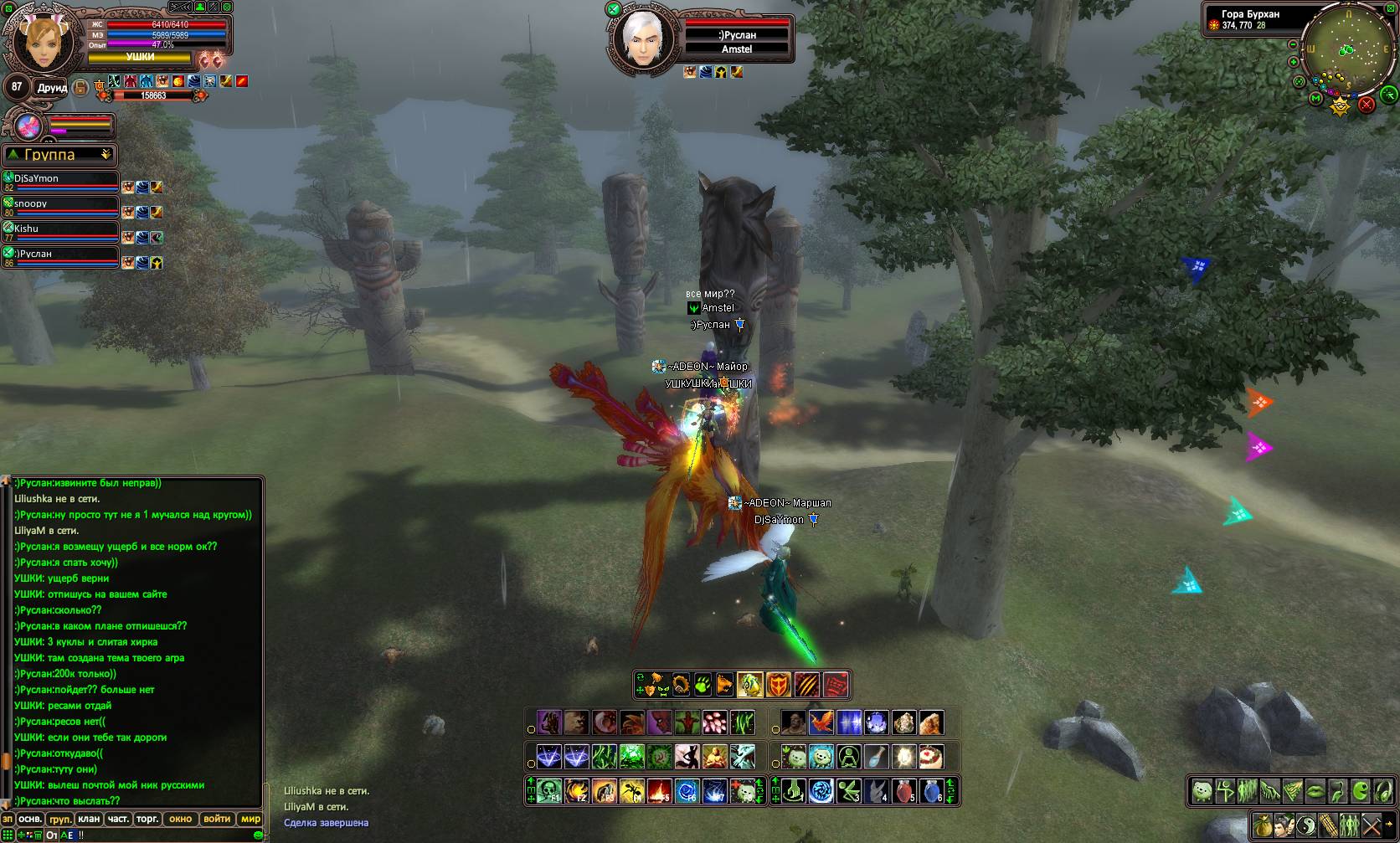Screen dimensions: 1400x843
Task: Activate the green skull skill on F1
Action: coord(548,790)
